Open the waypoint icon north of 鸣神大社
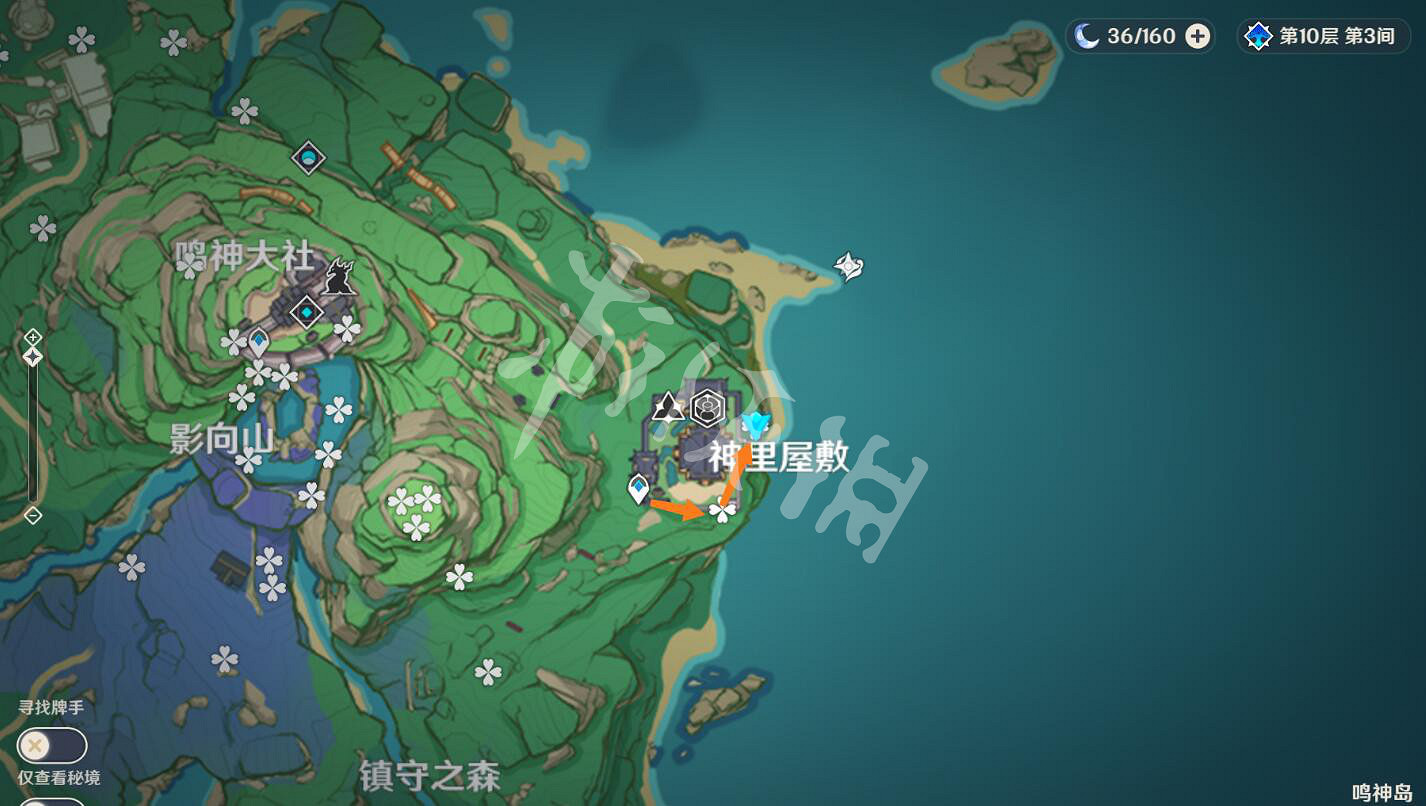 tap(307, 158)
